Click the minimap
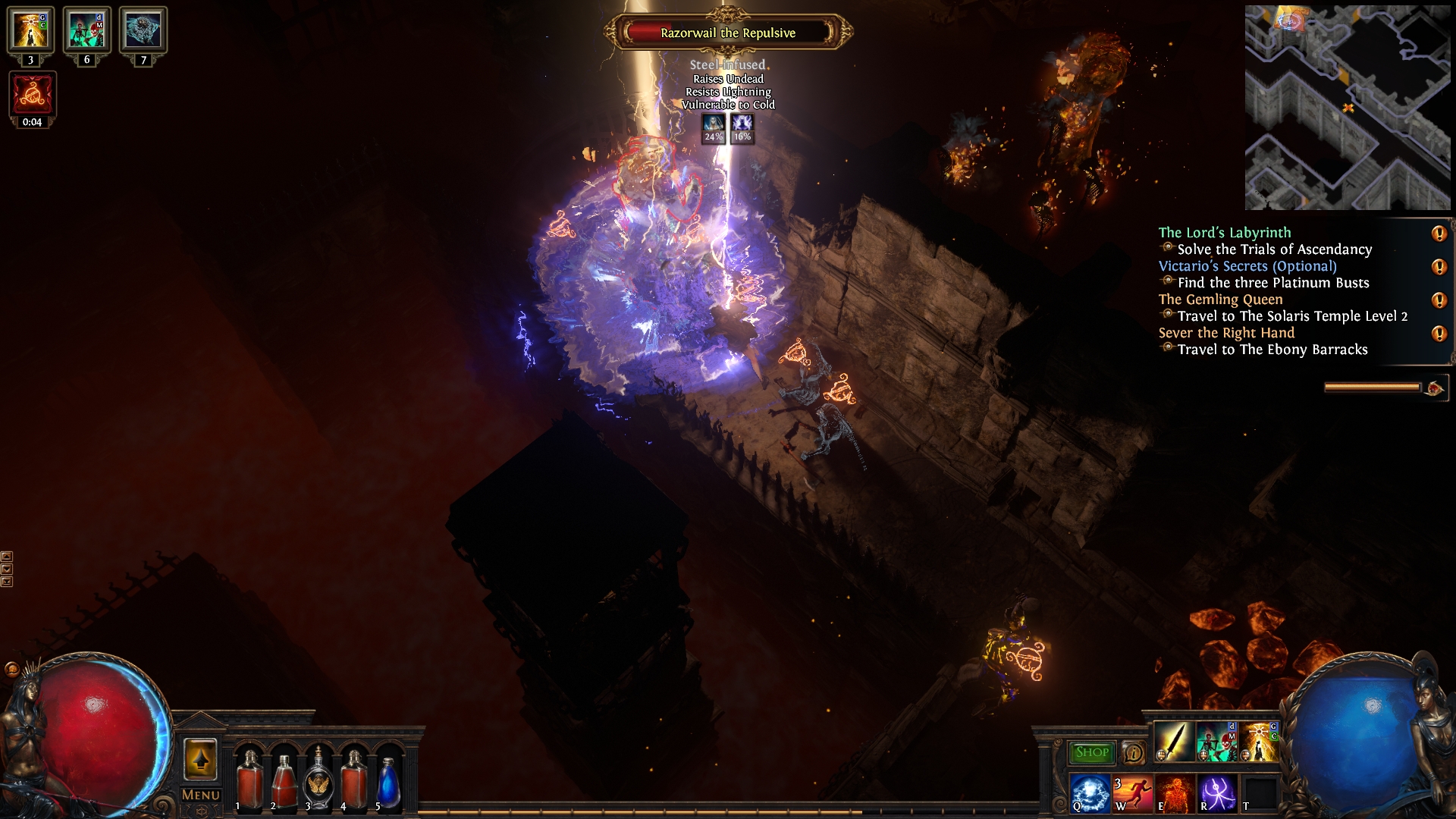1456x819 pixels. point(1347,107)
